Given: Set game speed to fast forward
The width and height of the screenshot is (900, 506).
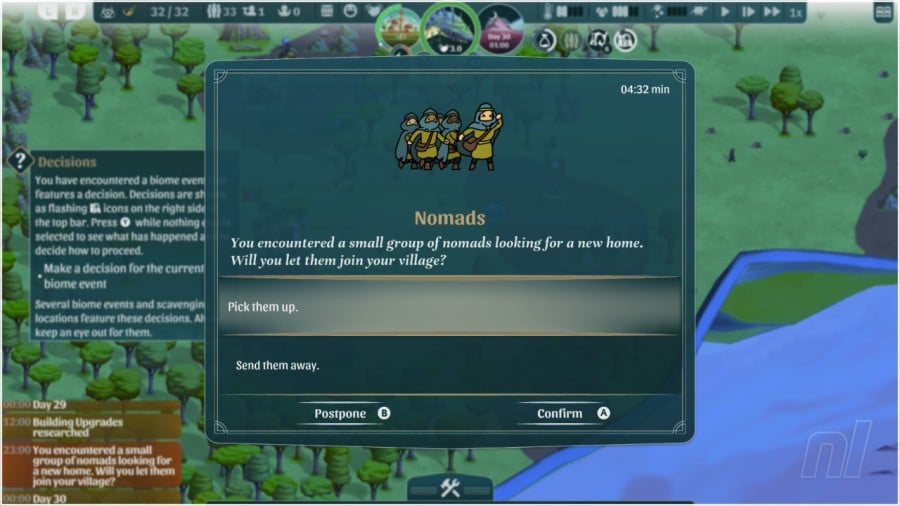Looking at the screenshot, I should coord(771,12).
